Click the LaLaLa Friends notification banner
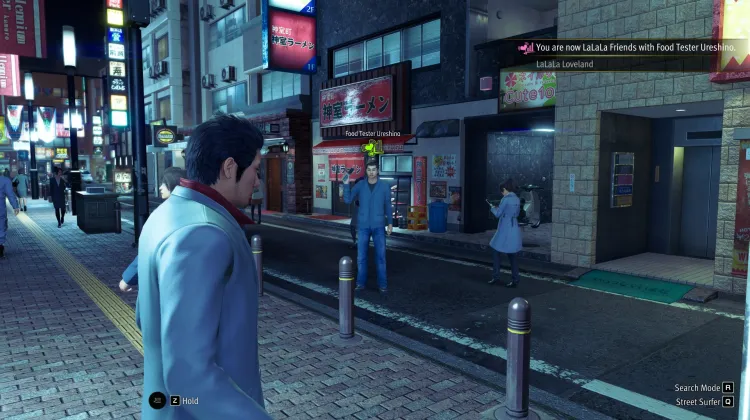 click(627, 47)
